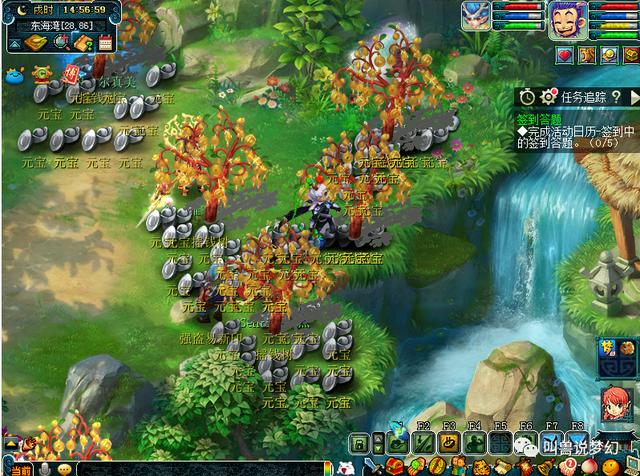Open the calendar activity icon
Image resolution: width=640 pixels, height=476 pixels.
(106, 42)
